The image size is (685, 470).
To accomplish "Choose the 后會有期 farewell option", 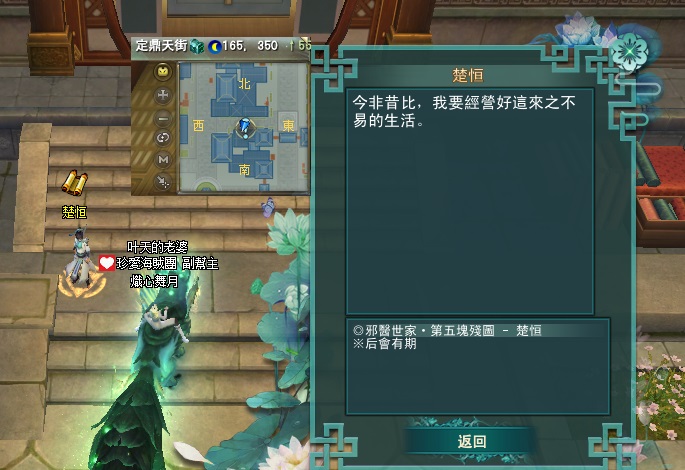I will 391,344.
